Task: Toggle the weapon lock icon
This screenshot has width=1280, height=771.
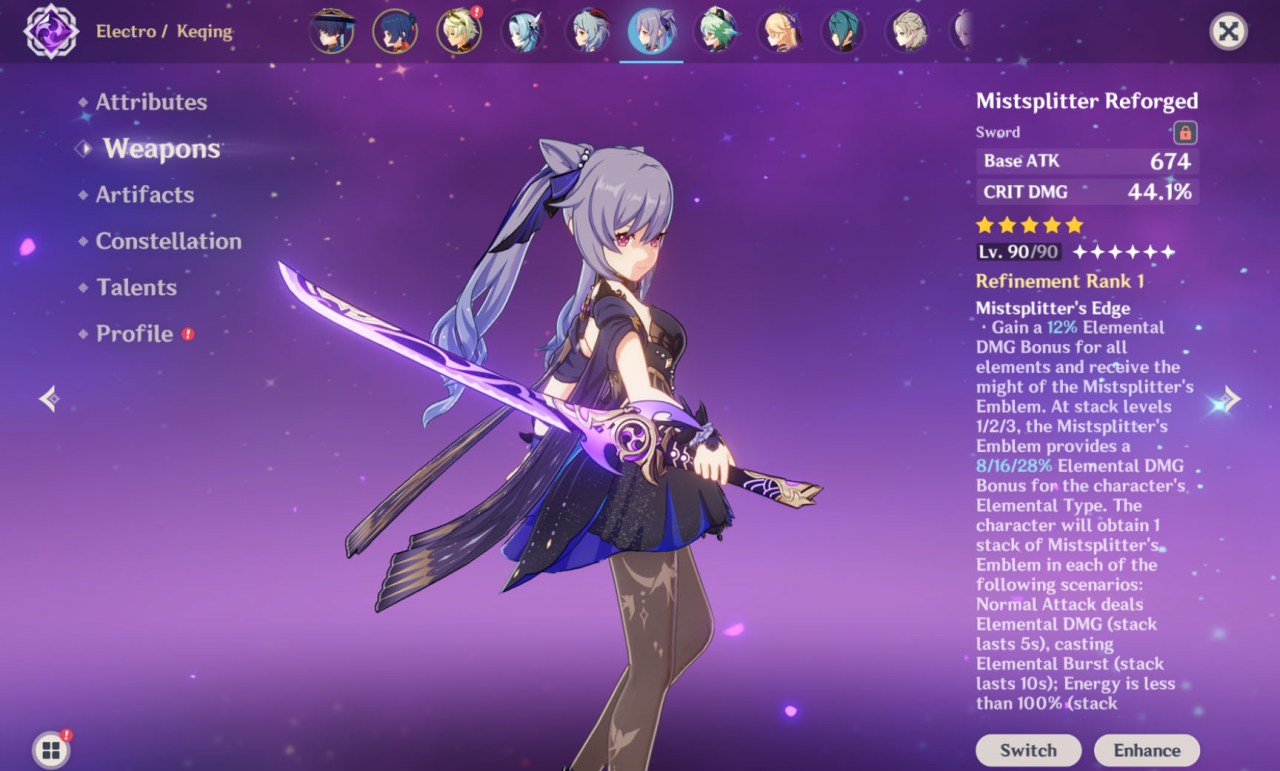Action: 1185,132
